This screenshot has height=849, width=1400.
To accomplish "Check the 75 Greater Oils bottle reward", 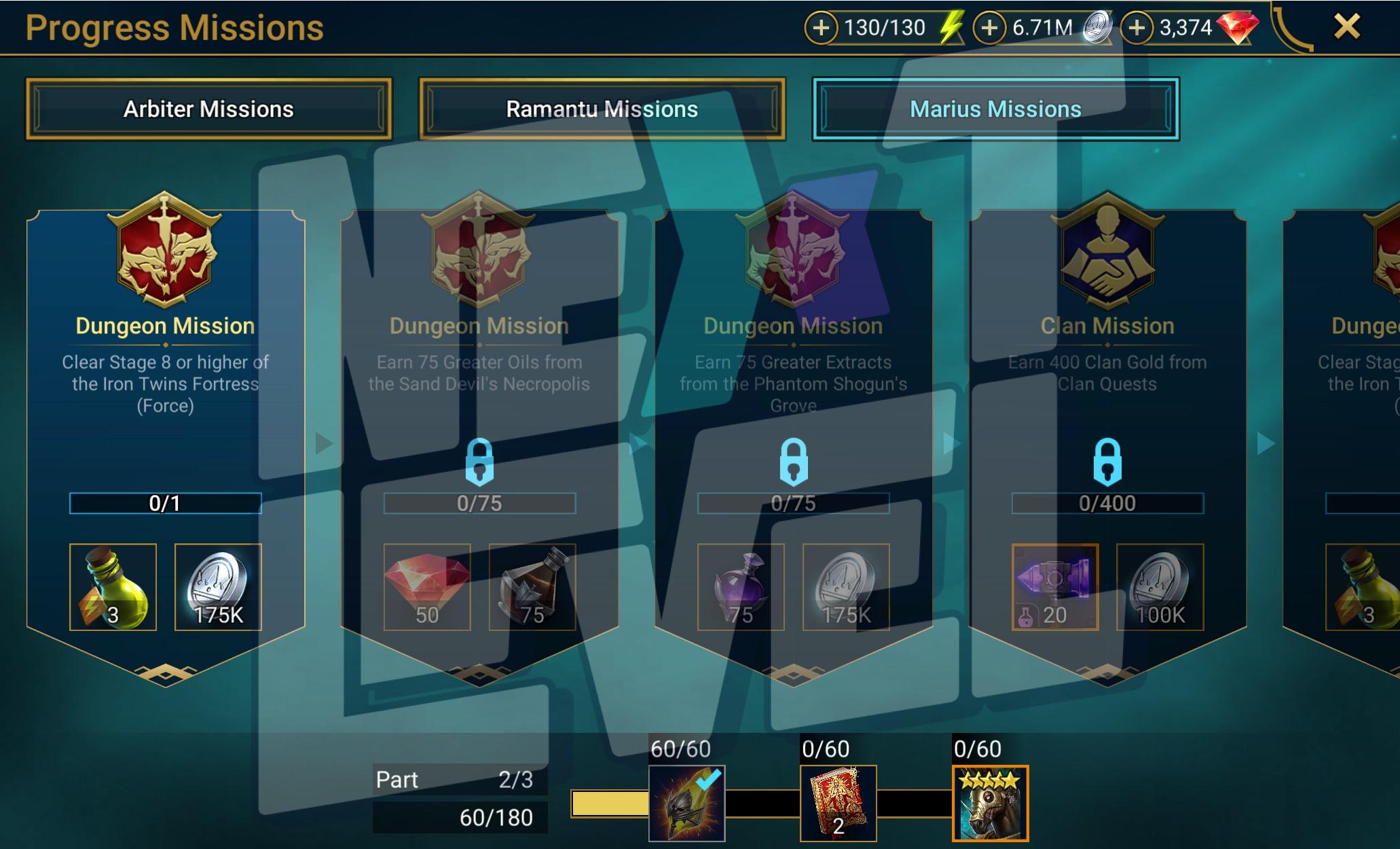I will tap(532, 587).
